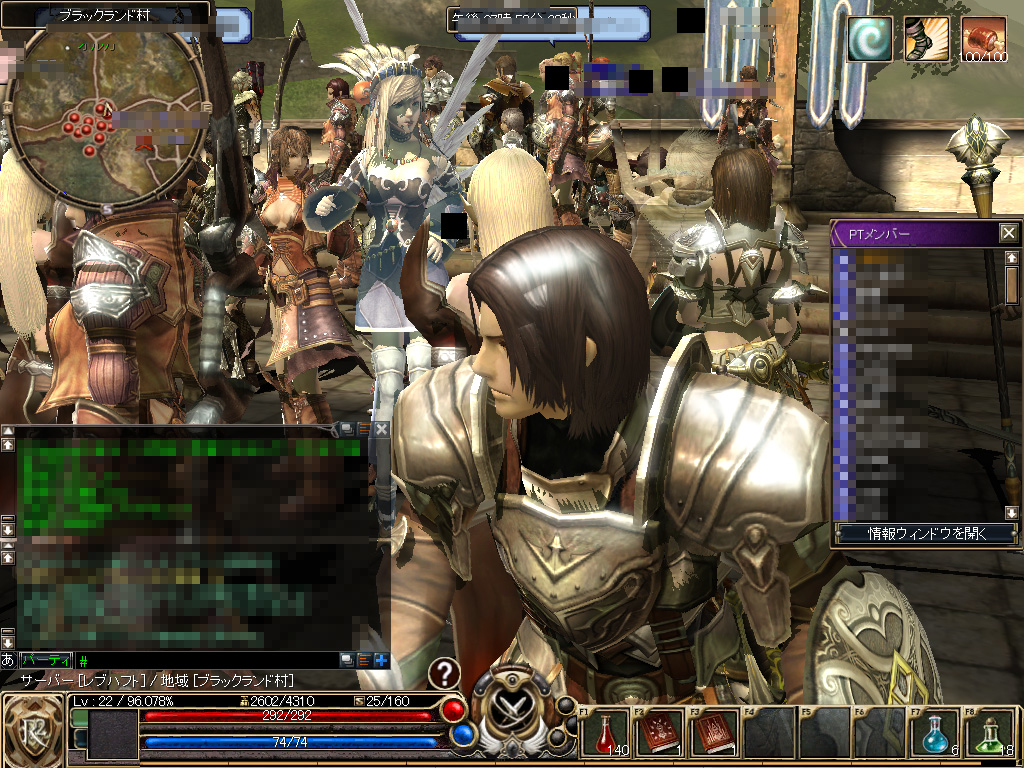Viewport: 1024px width, 768px height.
Task: Add a chat window with blue plus
Action: click(x=381, y=661)
